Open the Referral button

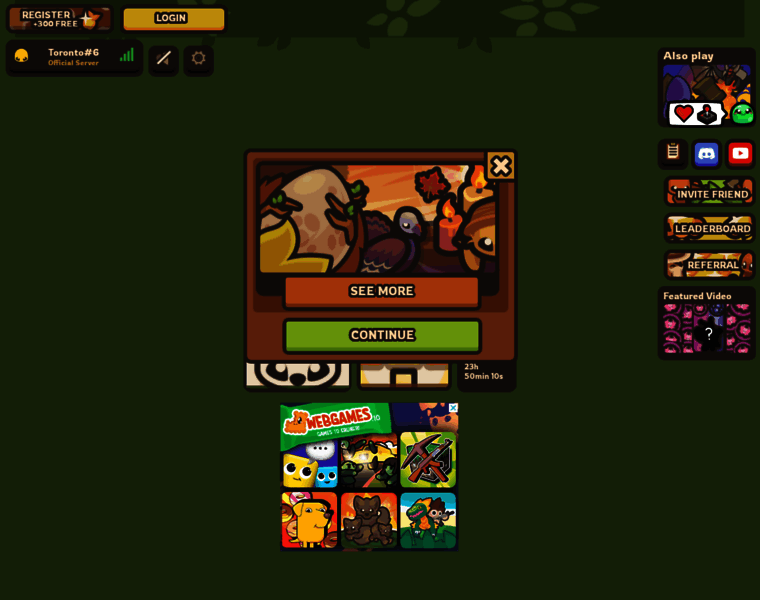tap(711, 265)
